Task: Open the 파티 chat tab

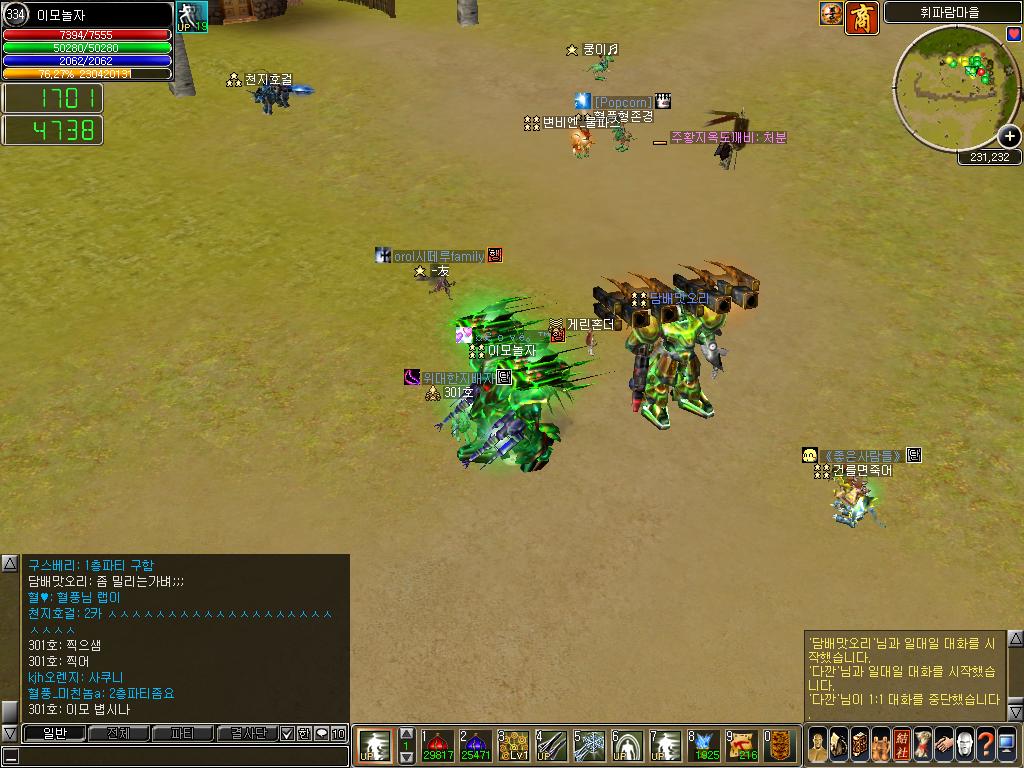Action: pos(182,734)
